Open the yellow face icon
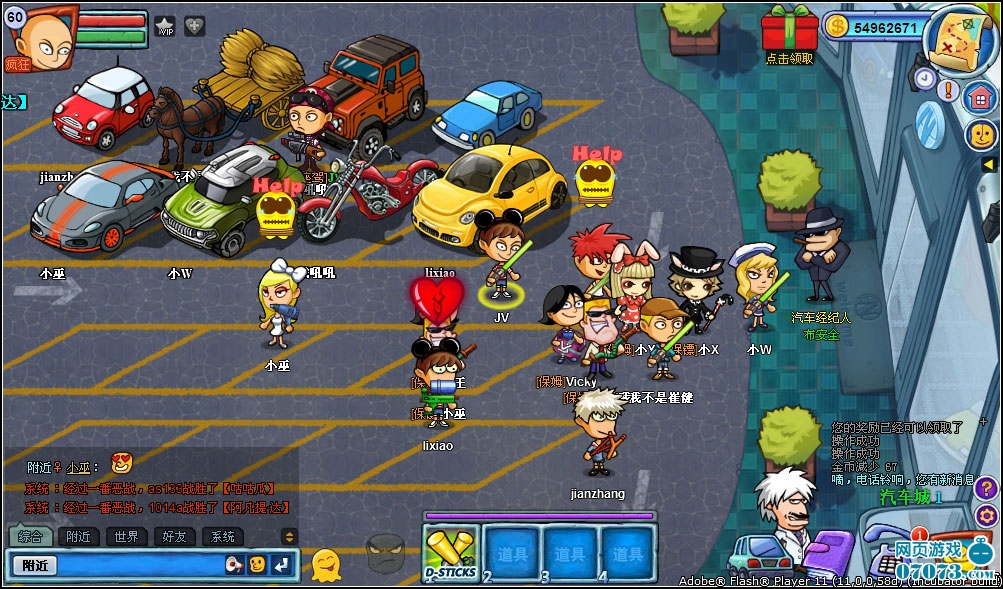This screenshot has width=1003, height=589. (x=981, y=135)
